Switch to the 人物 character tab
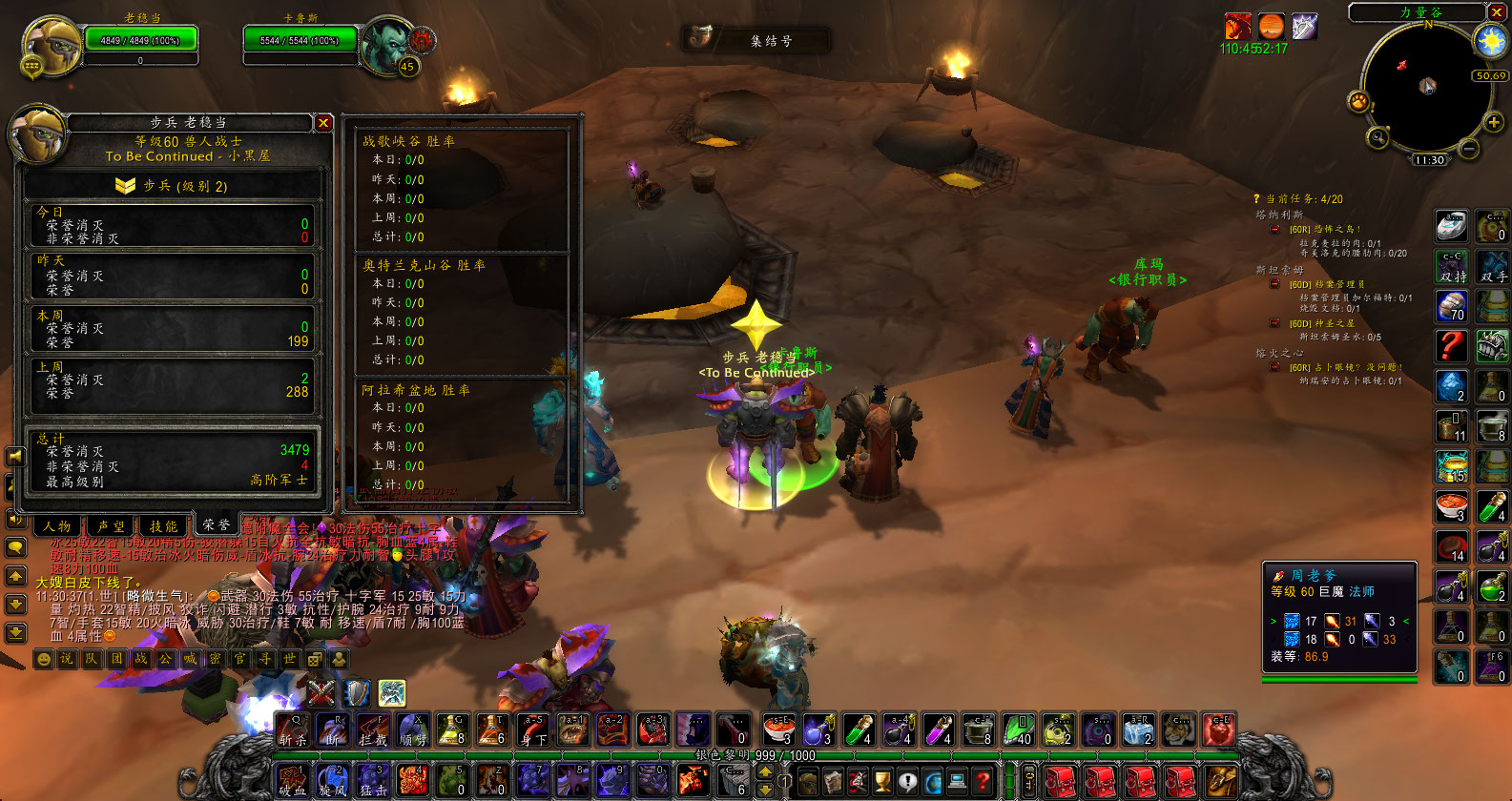Viewport: 1512px width, 801px height. click(x=57, y=525)
